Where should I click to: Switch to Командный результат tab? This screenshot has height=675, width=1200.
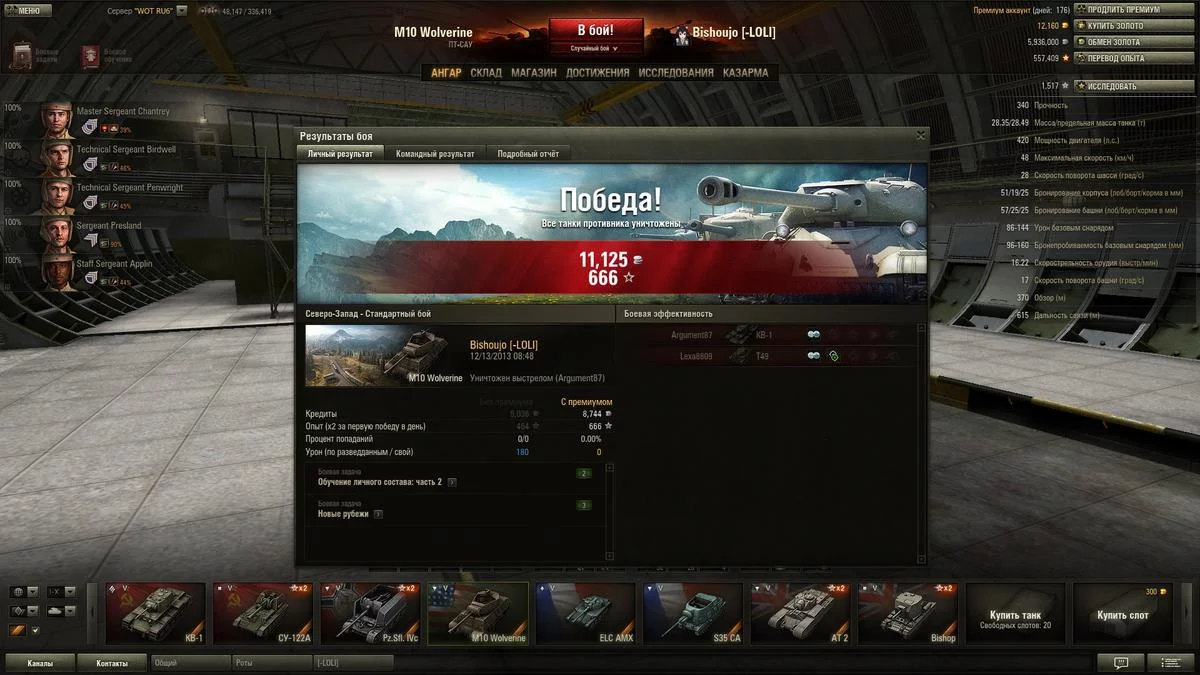click(435, 154)
